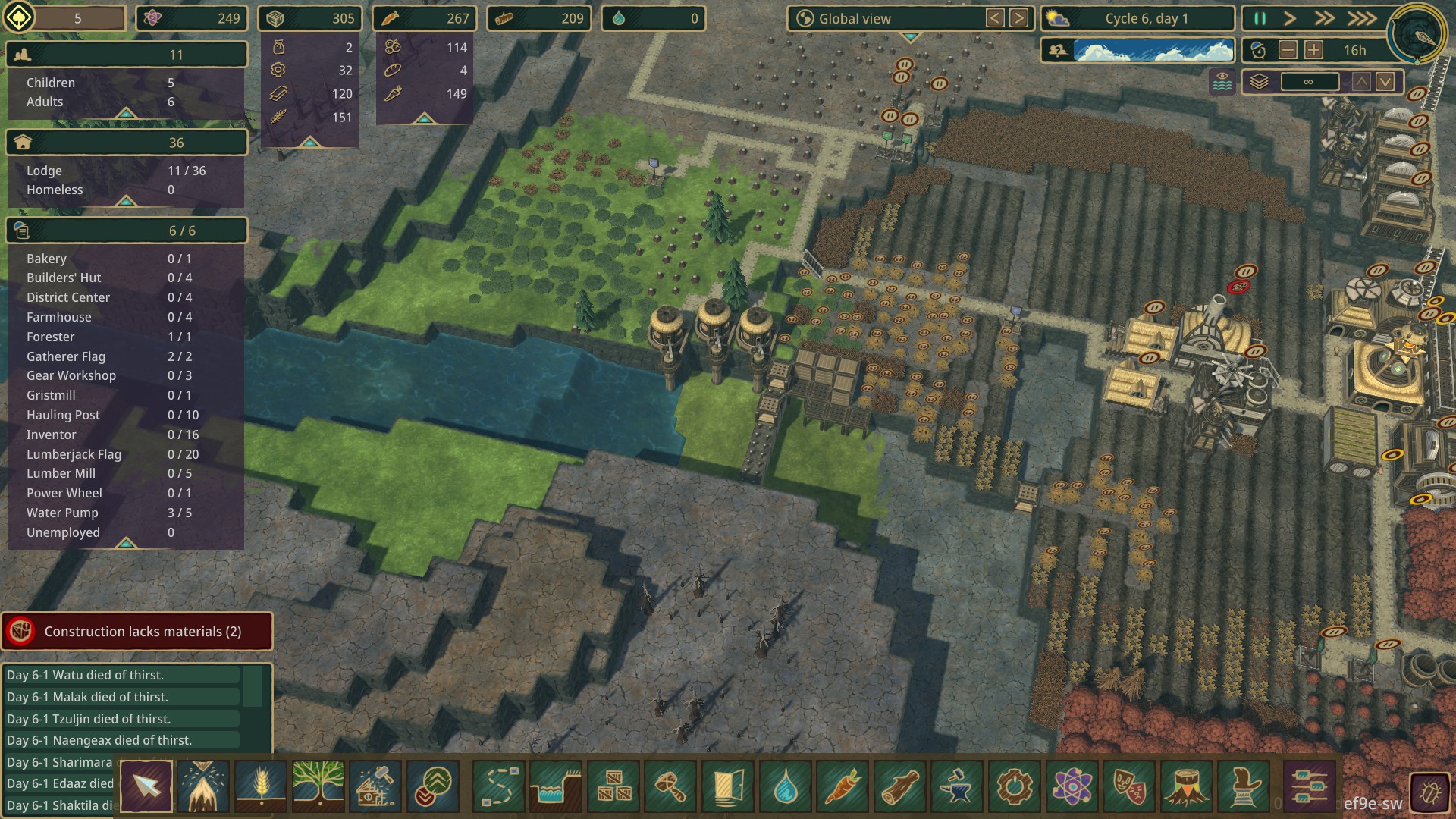Switch to the previous district view
This screenshot has width=1456, height=819.
(995, 19)
